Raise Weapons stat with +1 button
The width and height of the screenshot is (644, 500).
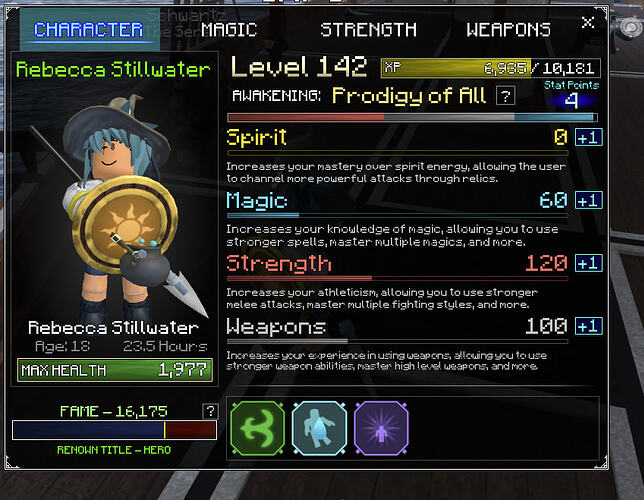589,326
